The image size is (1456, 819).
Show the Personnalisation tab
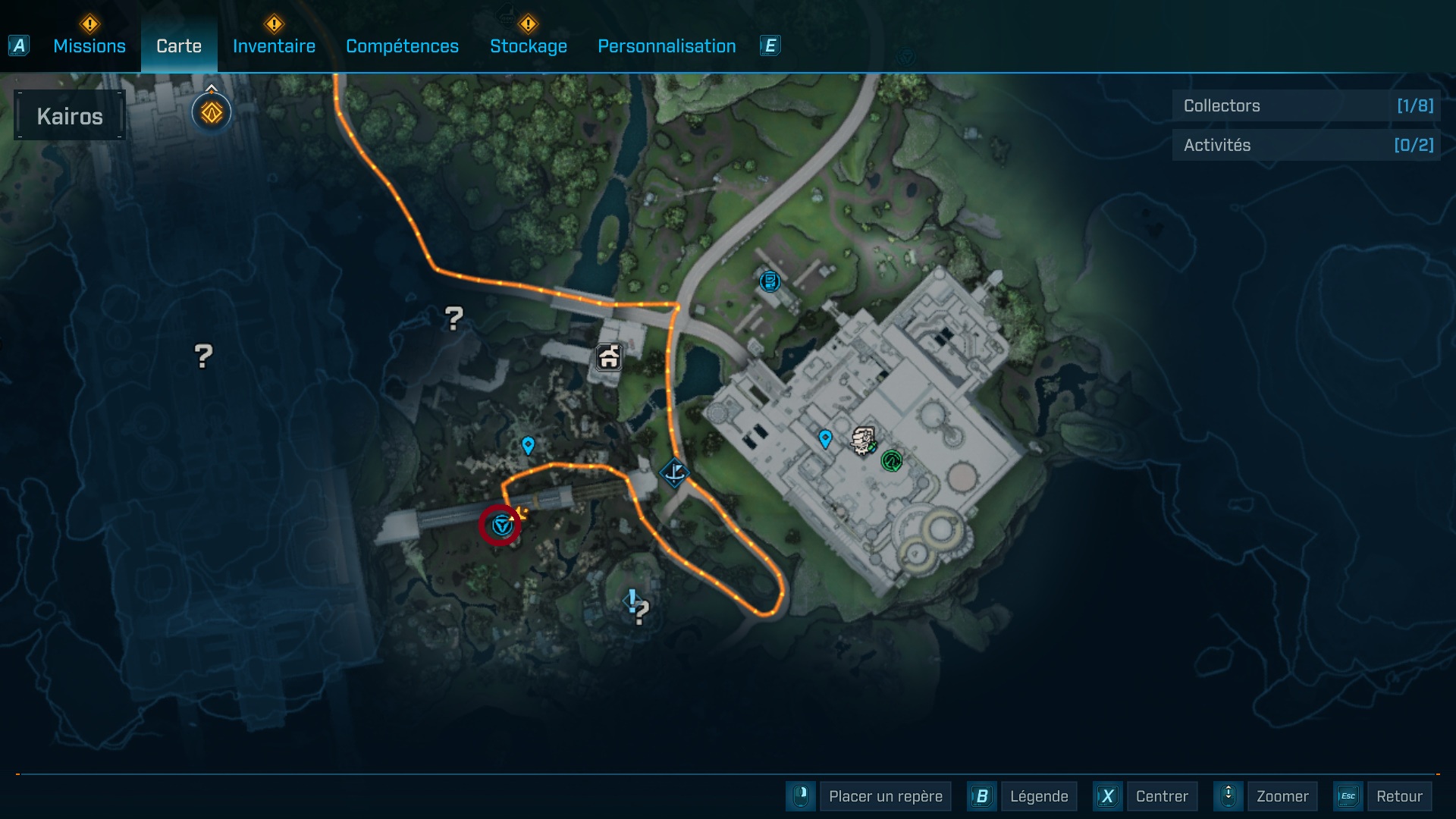[667, 46]
